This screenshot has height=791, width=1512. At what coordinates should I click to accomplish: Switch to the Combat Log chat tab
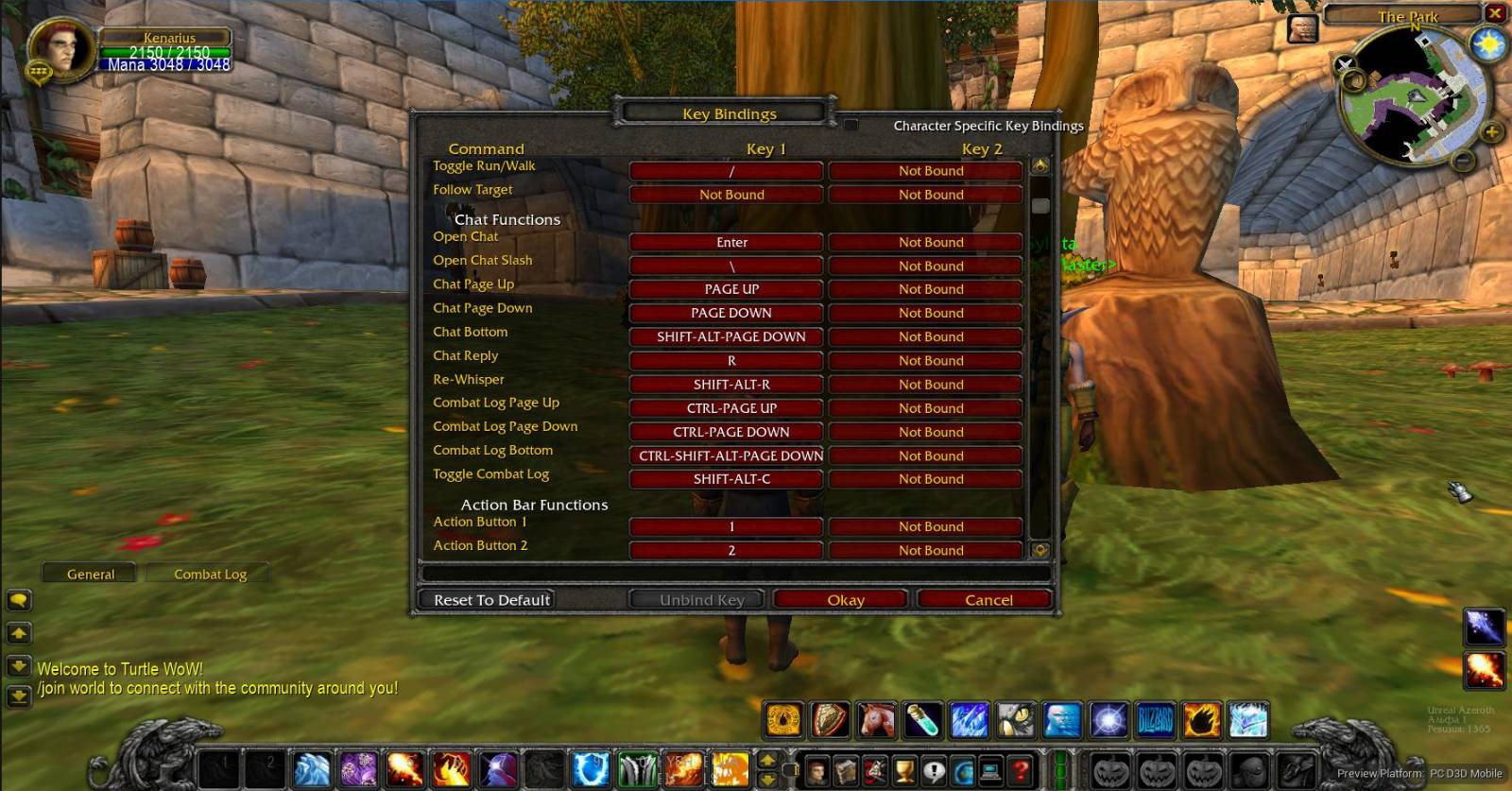(209, 574)
